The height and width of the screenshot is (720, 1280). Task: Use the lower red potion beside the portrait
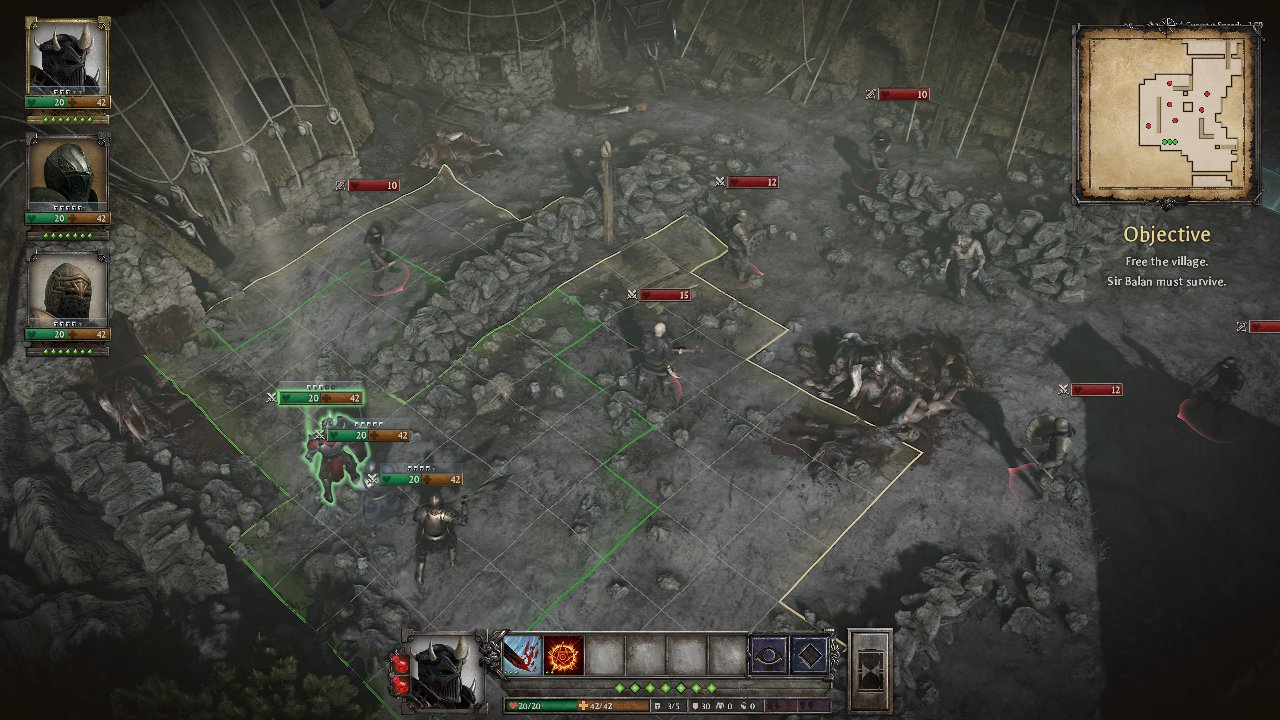(400, 685)
